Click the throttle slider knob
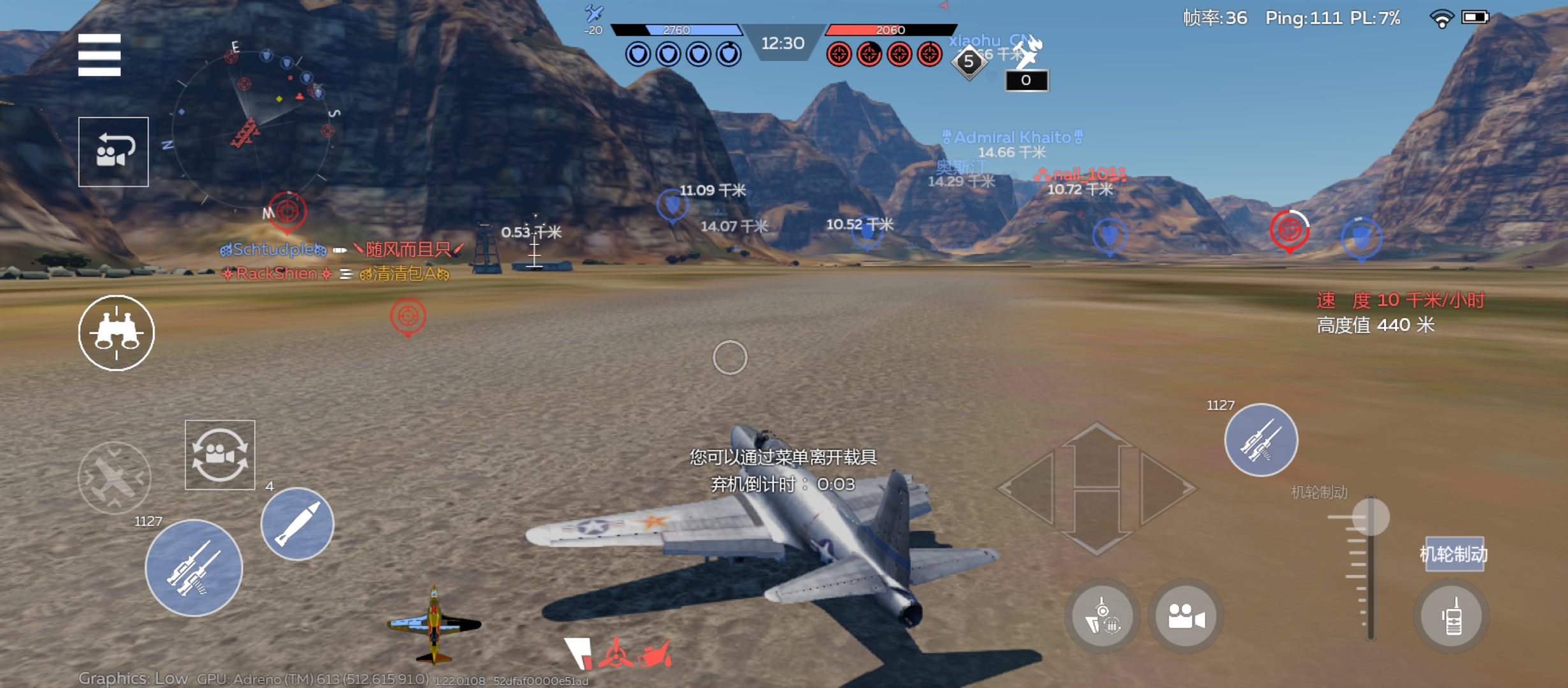This screenshot has width=1568, height=688. pos(1370,517)
